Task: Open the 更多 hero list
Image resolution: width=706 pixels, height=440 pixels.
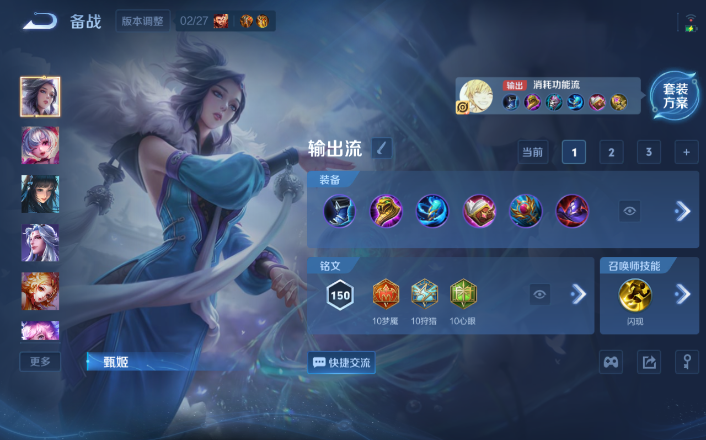Action: tap(40, 361)
